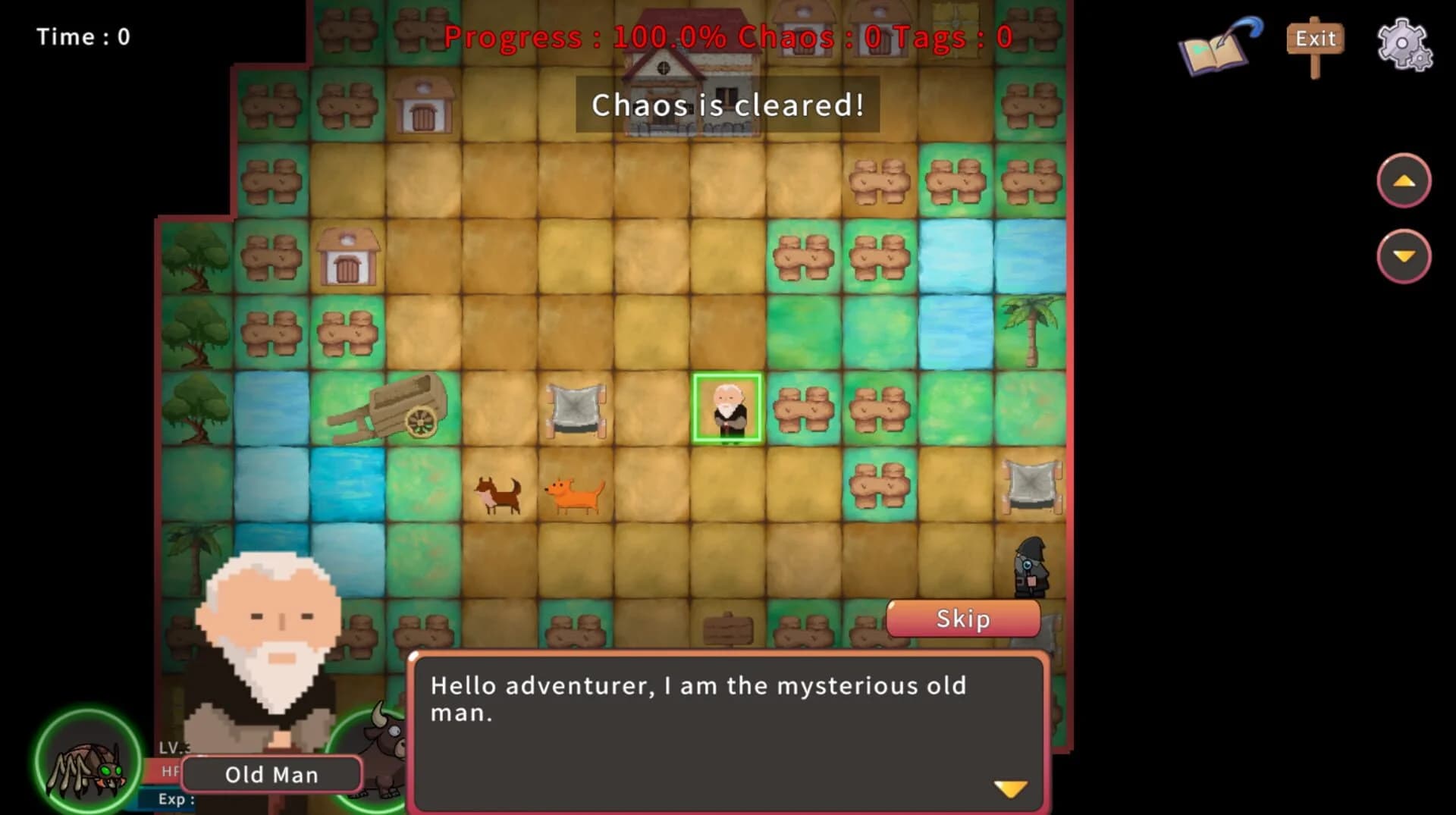Screen dimensions: 1456x815
Task: Click the up scroll arrow button
Action: (1404, 180)
